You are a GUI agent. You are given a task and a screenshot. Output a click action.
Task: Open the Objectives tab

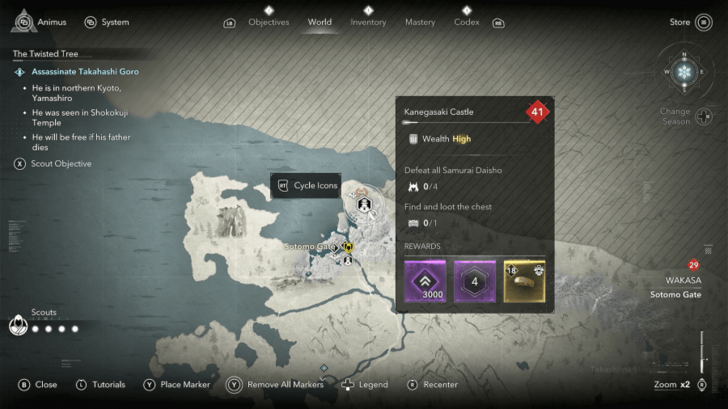pos(268,22)
